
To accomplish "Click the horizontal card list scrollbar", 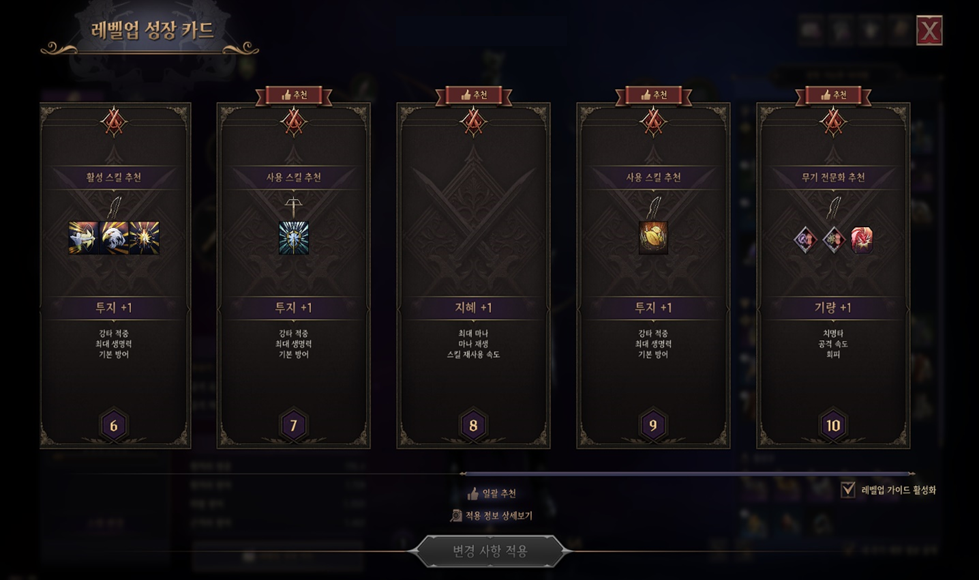I will coord(686,473).
